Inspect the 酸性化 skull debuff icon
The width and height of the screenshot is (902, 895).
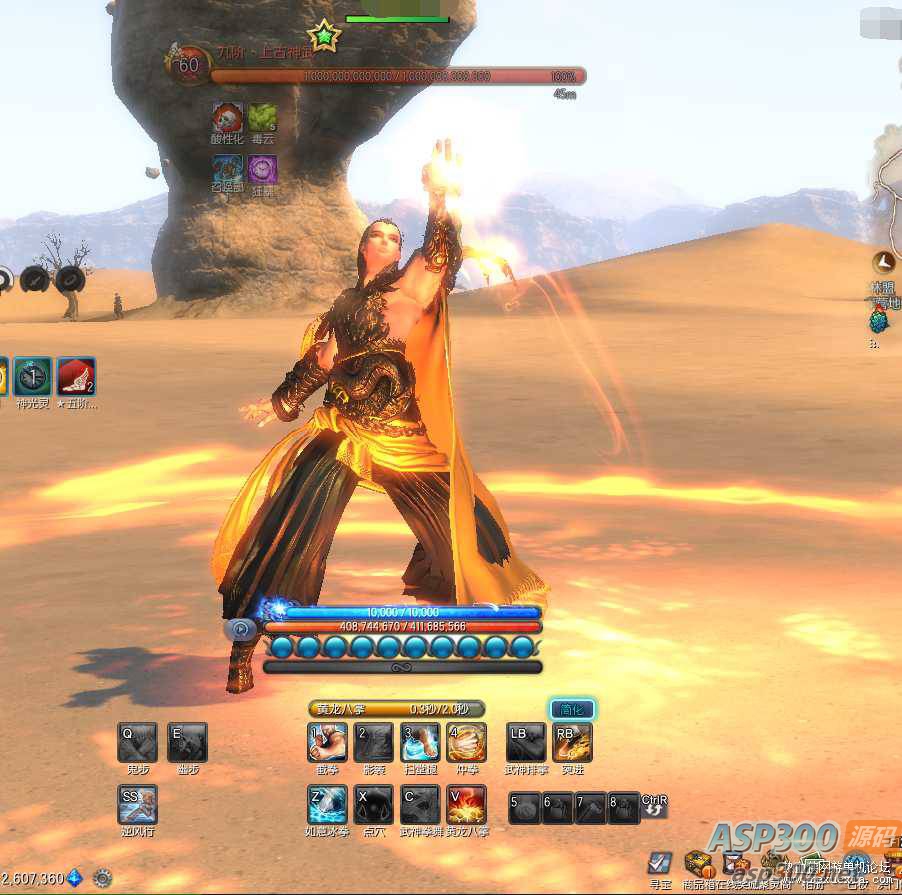[x=227, y=118]
